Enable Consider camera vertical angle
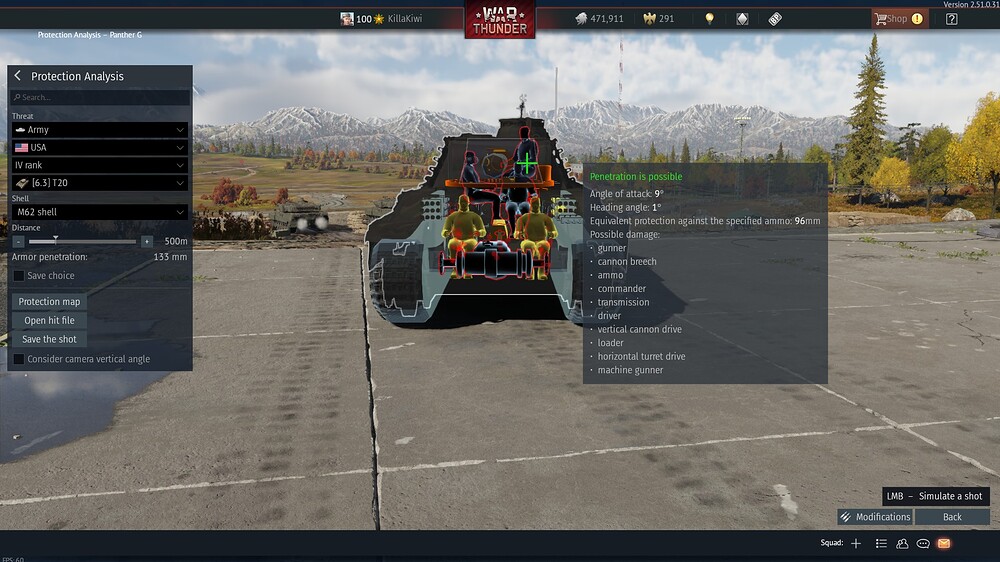This screenshot has width=1000, height=562. pos(19,359)
